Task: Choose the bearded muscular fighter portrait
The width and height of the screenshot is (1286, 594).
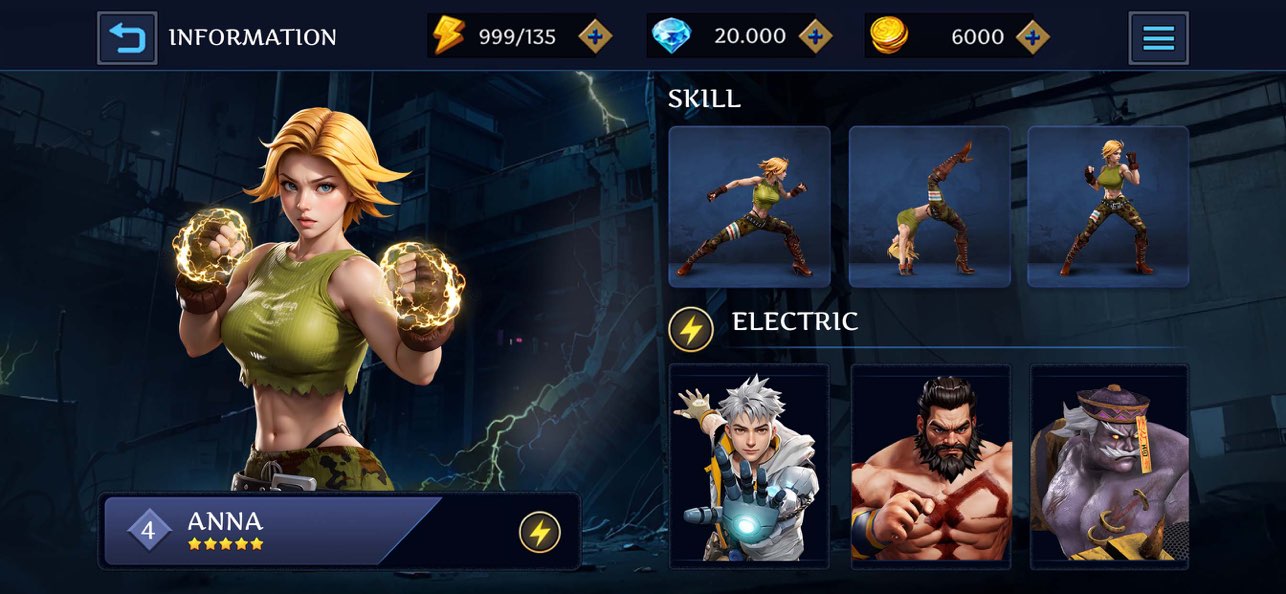Action: pyautogui.click(x=930, y=465)
